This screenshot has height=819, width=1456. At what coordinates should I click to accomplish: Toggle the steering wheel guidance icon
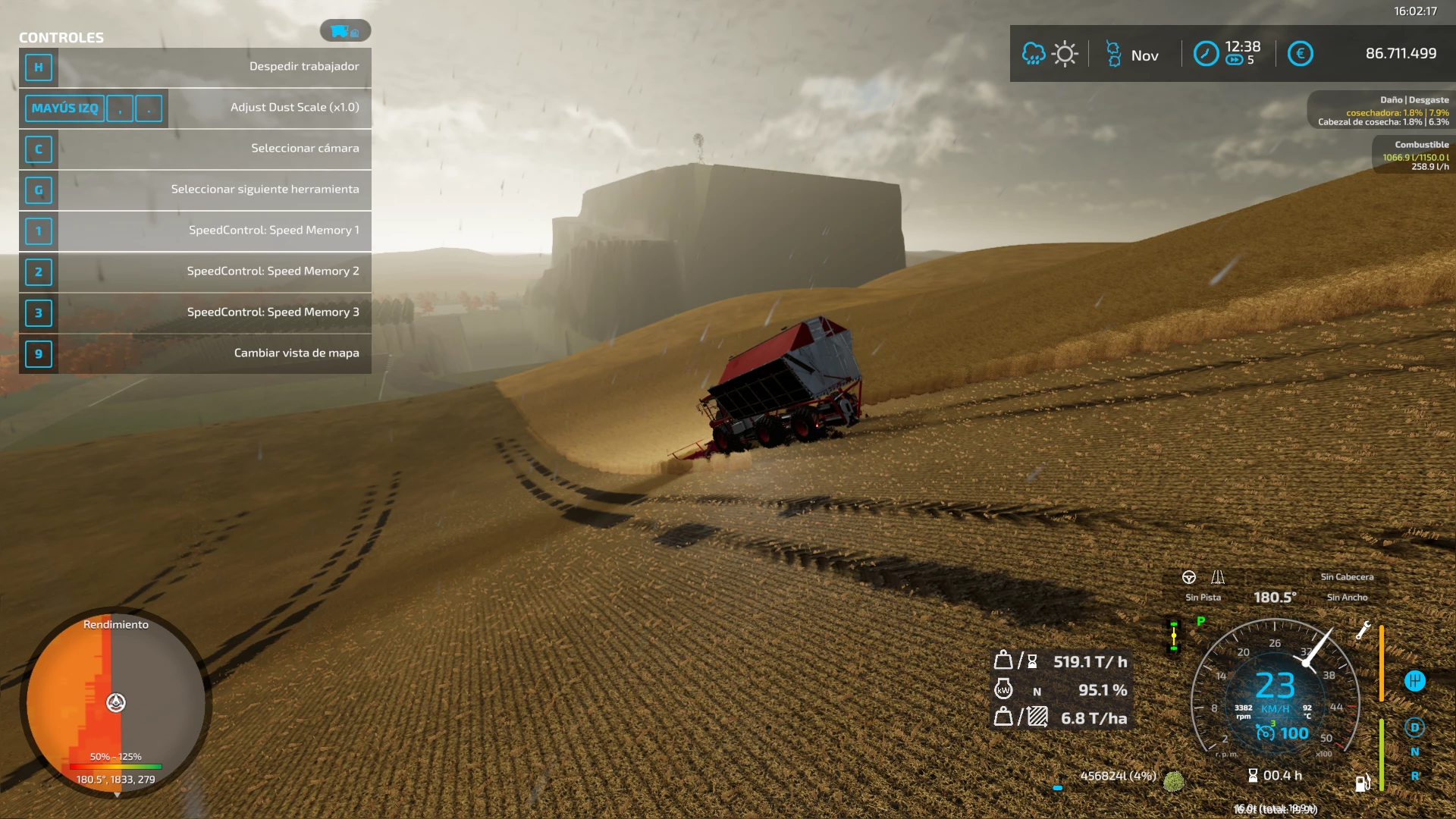[1189, 577]
